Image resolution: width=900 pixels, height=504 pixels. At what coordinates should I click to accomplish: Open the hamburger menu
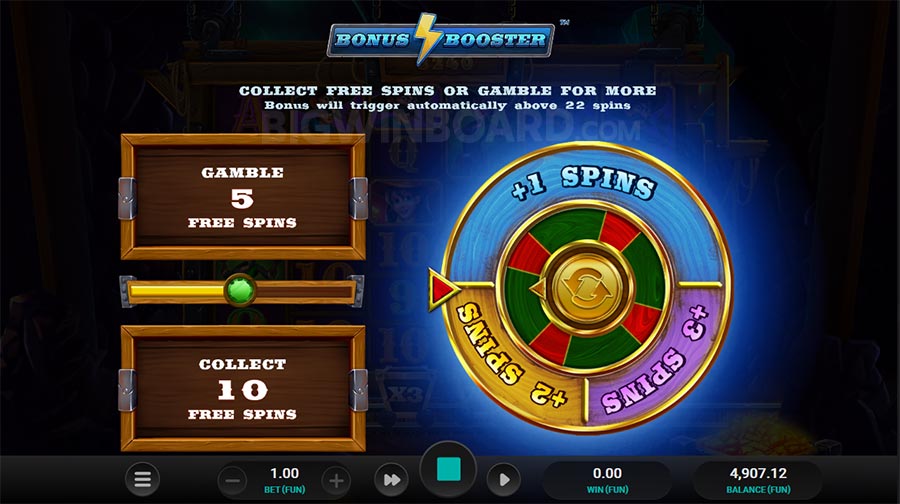(x=144, y=480)
